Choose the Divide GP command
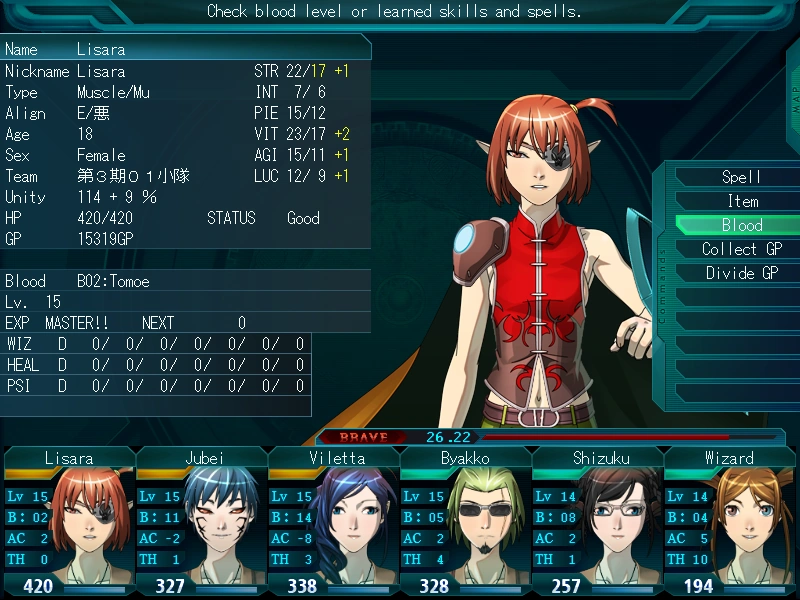 (741, 273)
